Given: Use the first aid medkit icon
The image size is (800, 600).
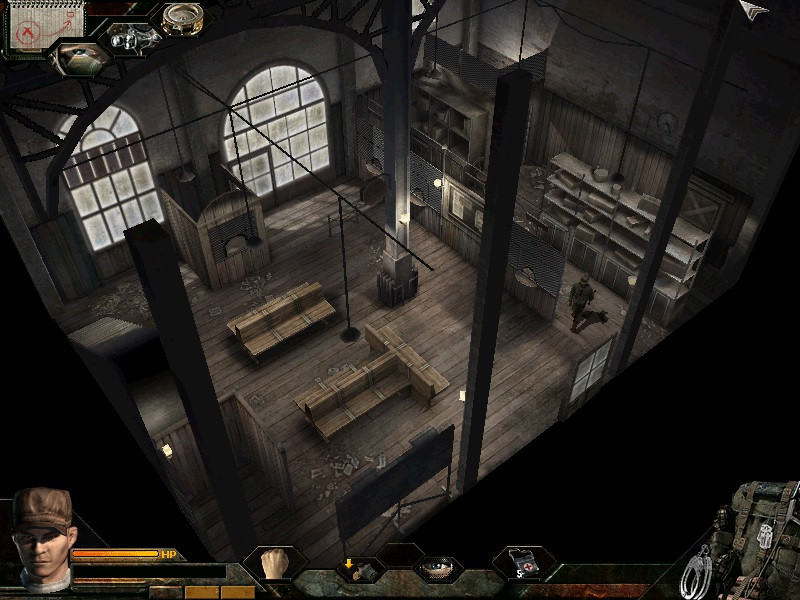Looking at the screenshot, I should 524,563.
